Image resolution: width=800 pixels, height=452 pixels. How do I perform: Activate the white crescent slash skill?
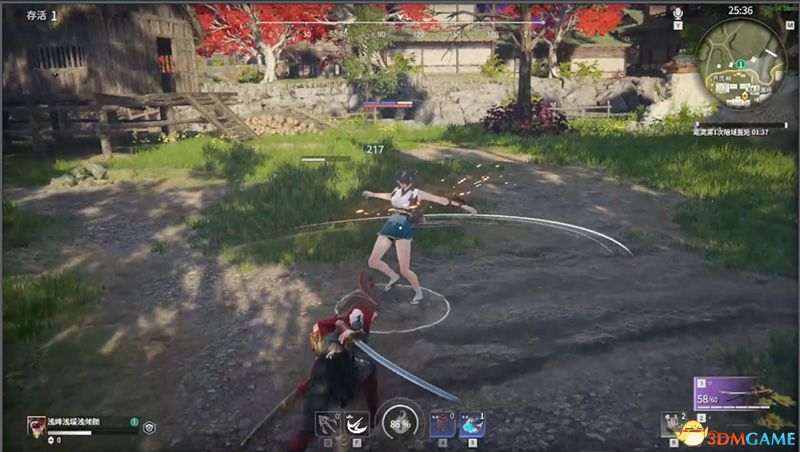coord(356,424)
